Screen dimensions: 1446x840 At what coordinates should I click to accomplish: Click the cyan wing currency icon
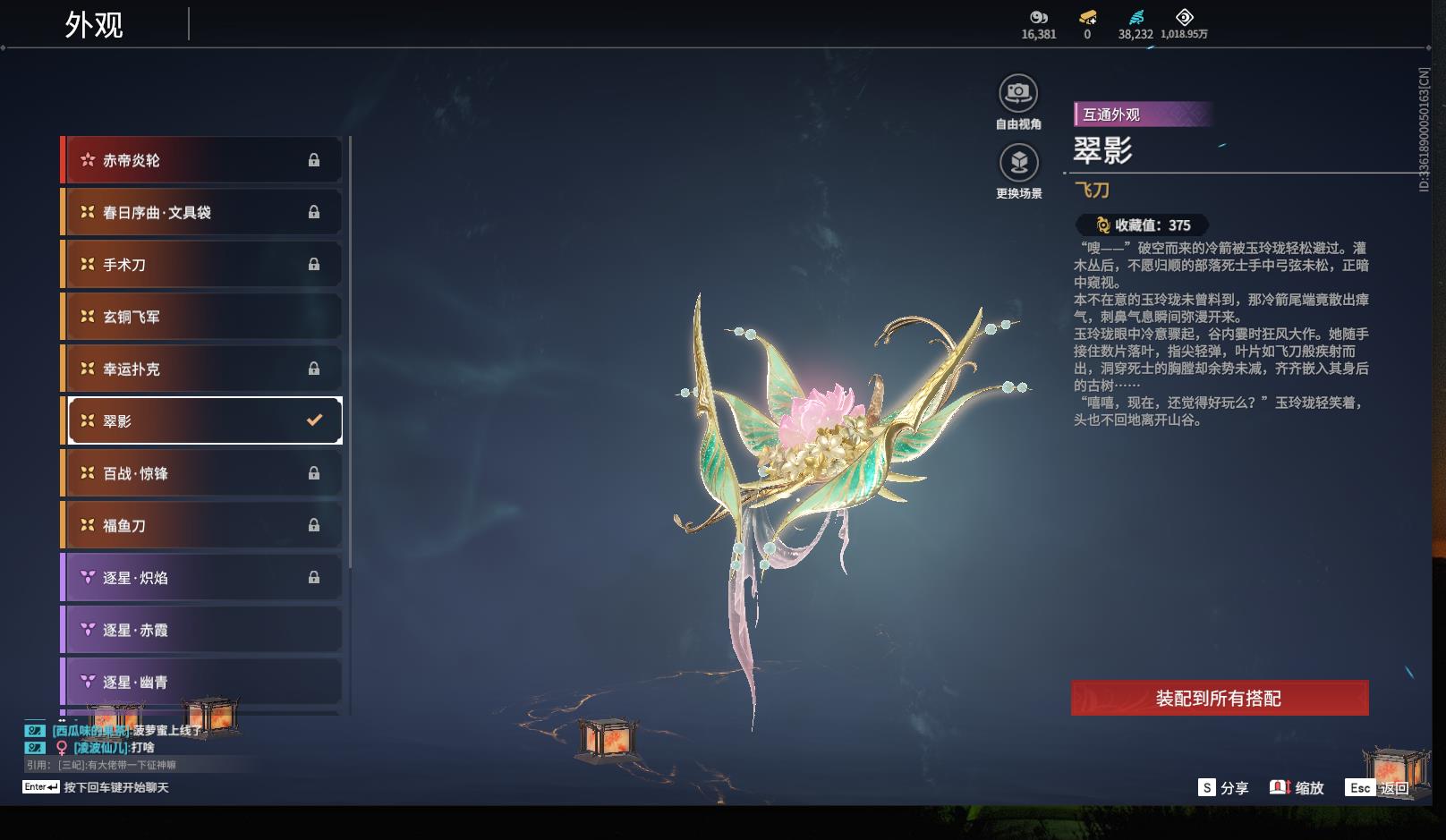[1136, 18]
